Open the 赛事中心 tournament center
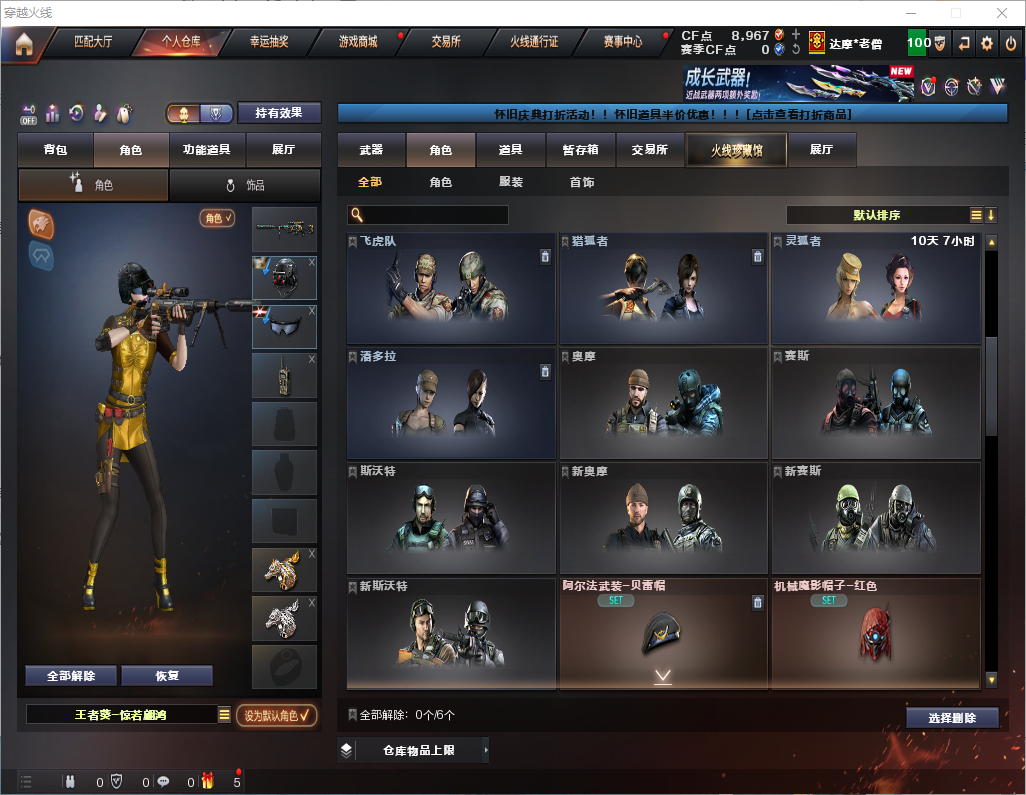Viewport: 1026px width, 795px height. click(x=622, y=42)
